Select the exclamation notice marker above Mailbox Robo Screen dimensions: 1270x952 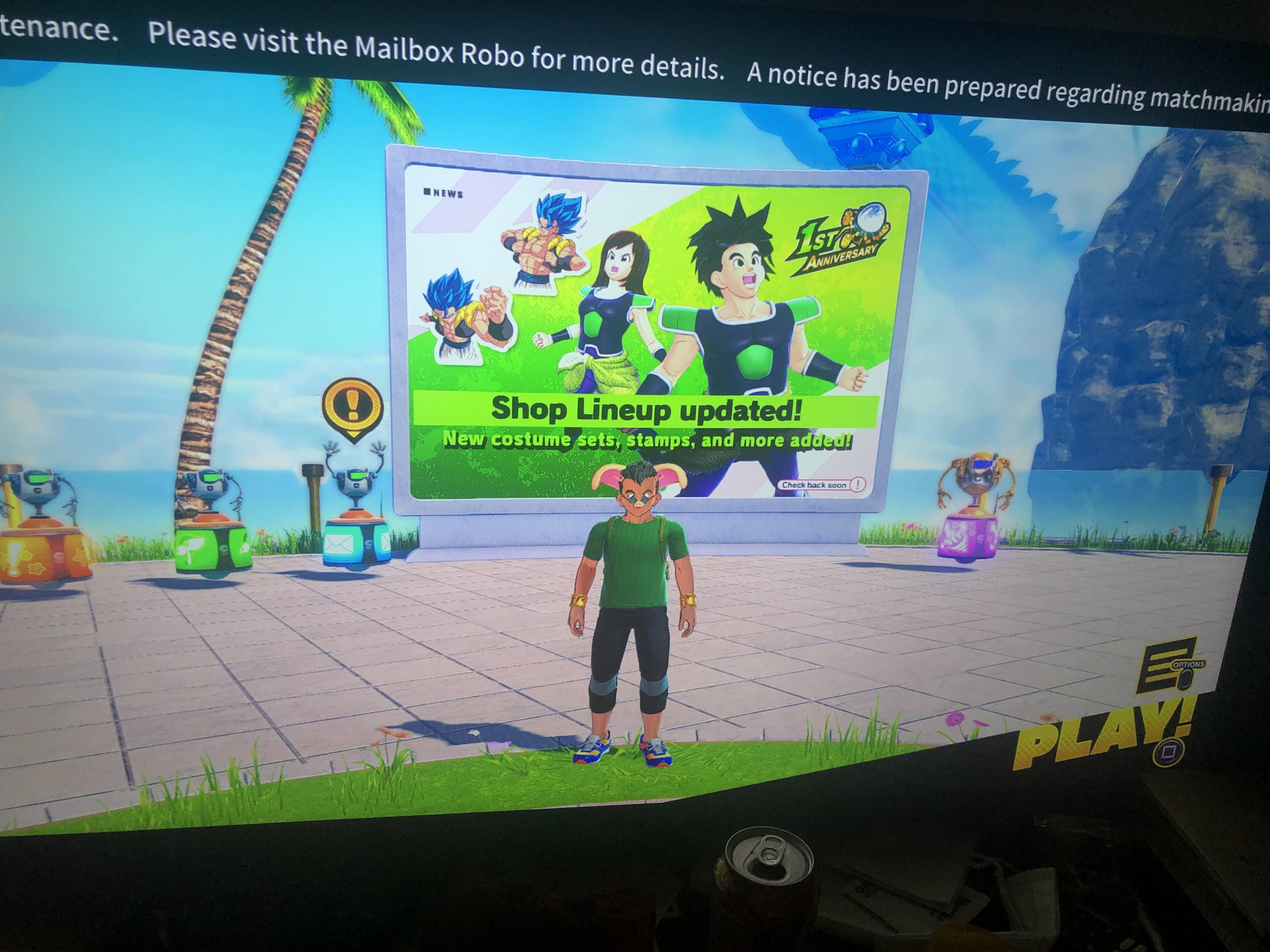point(353,406)
